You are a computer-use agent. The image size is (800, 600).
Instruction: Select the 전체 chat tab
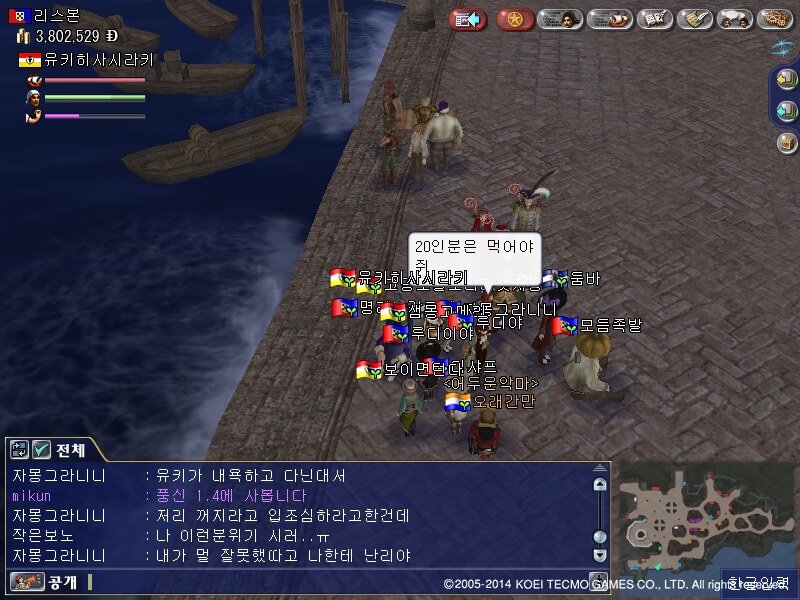tap(70, 450)
